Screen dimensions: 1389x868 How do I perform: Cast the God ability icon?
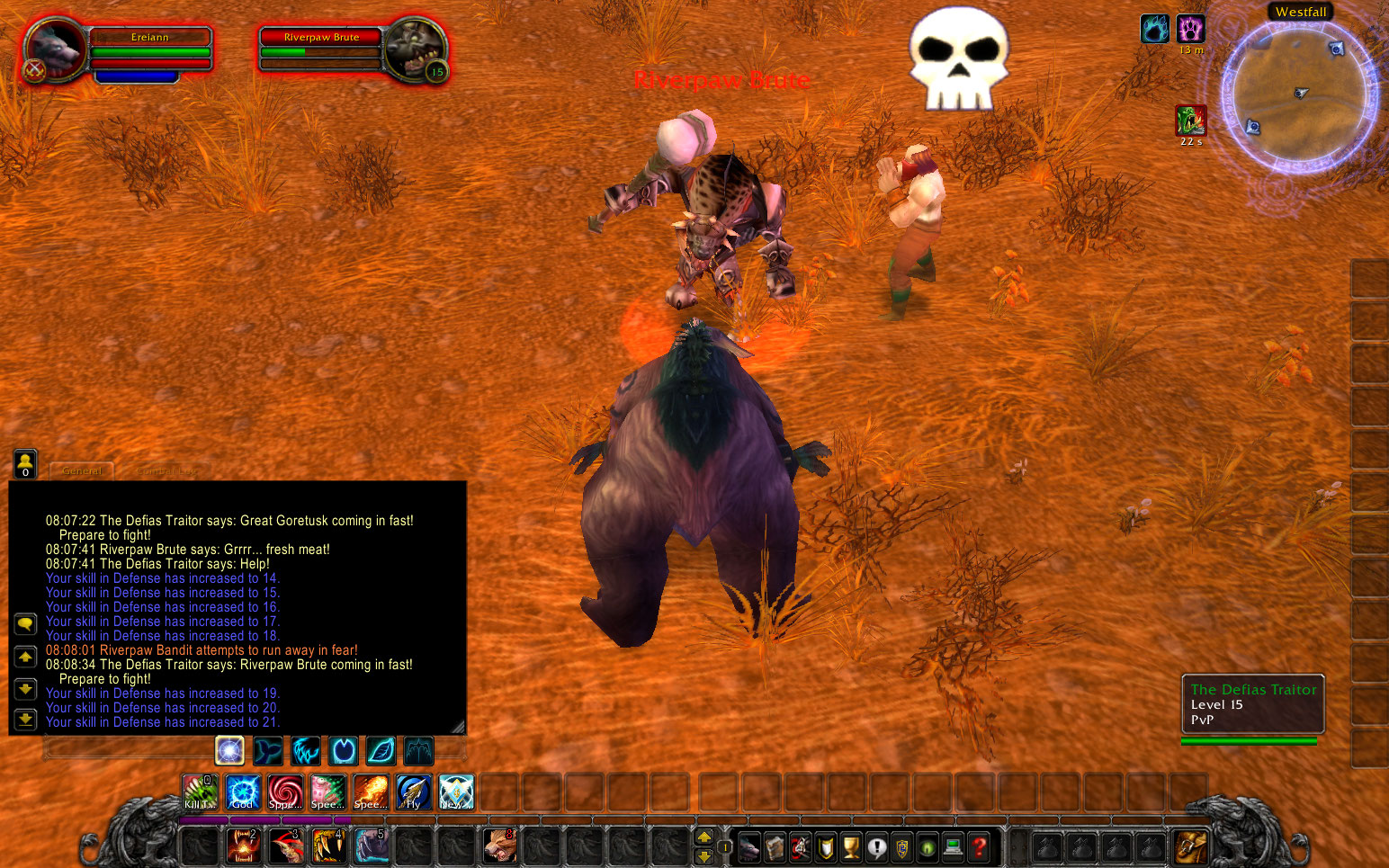pyautogui.click(x=242, y=792)
